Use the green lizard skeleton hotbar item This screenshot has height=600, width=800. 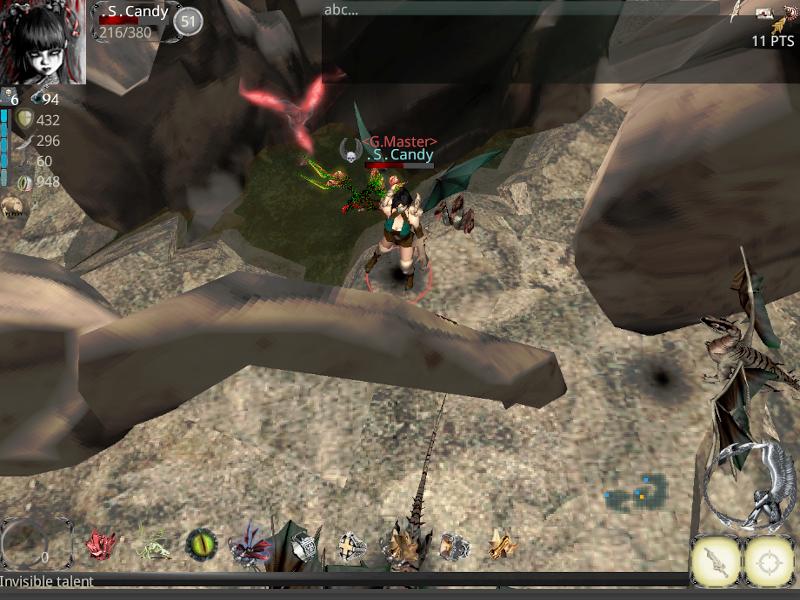click(152, 546)
